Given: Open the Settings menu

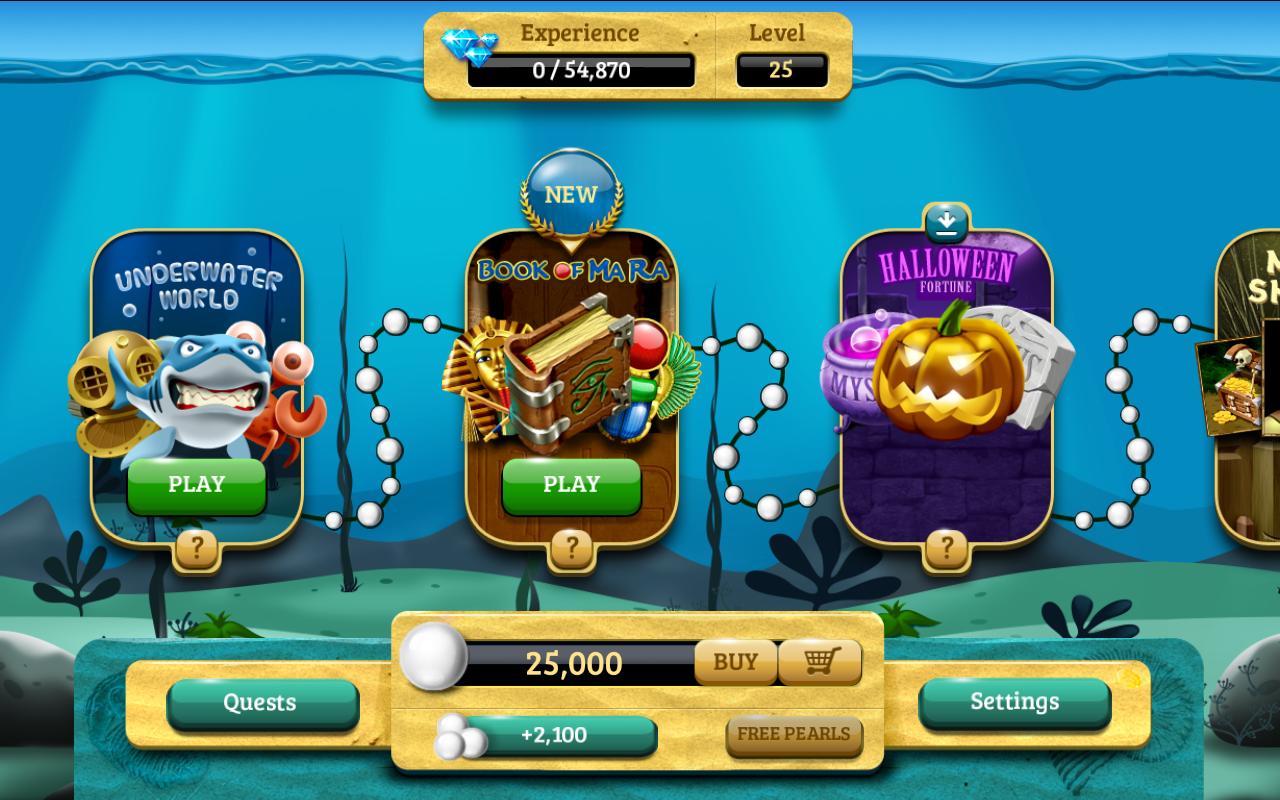Looking at the screenshot, I should click(x=1014, y=702).
